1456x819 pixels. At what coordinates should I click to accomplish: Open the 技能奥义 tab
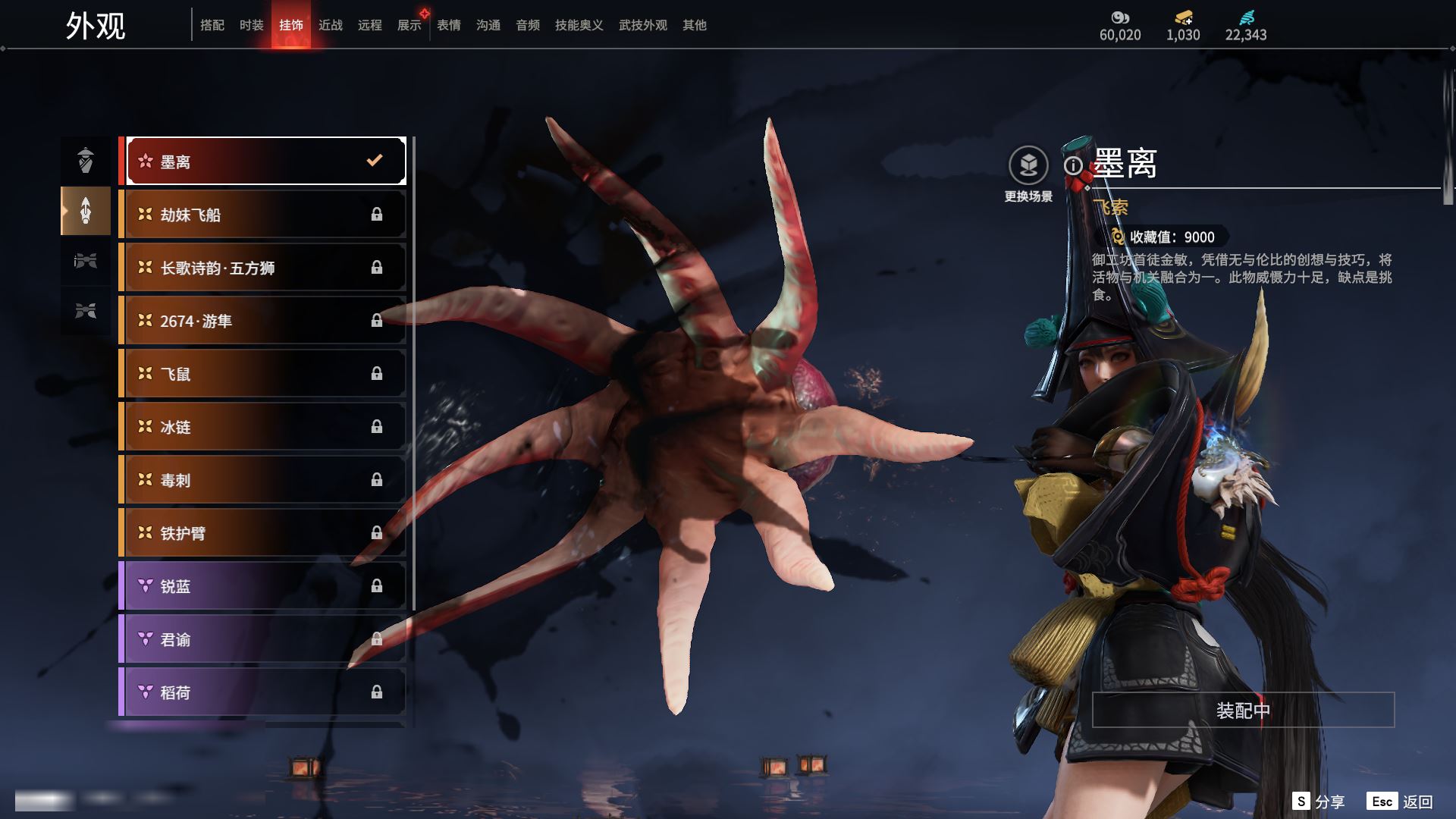coord(579,25)
